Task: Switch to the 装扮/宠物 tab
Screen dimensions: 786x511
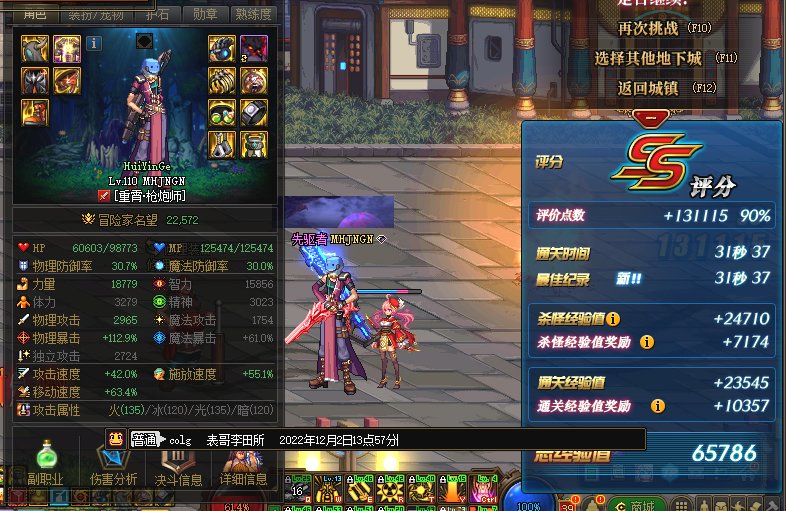Action: coord(93,13)
